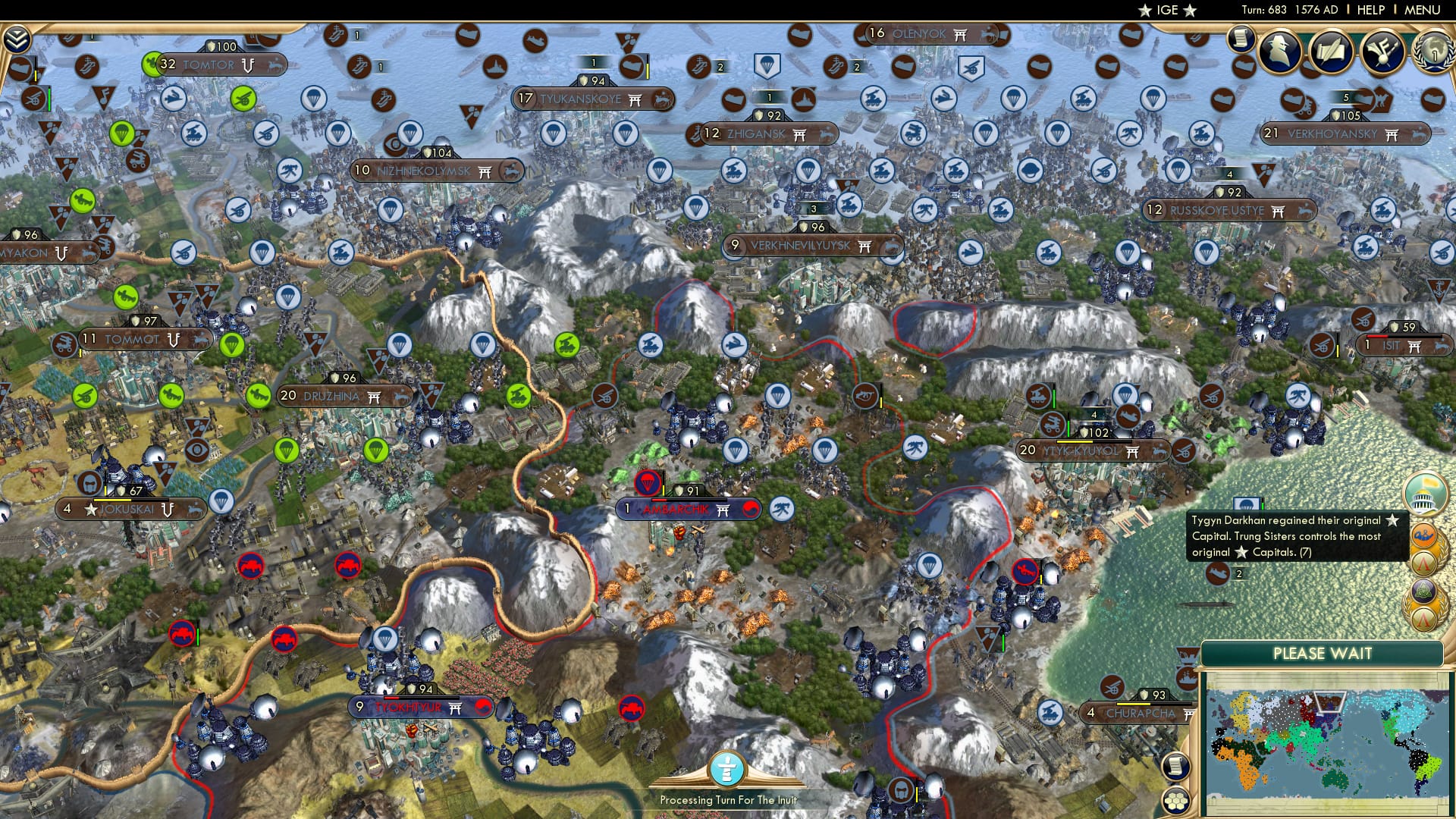
Task: Toggle strategic view with the hex grid icon
Action: pyautogui.click(x=1176, y=802)
